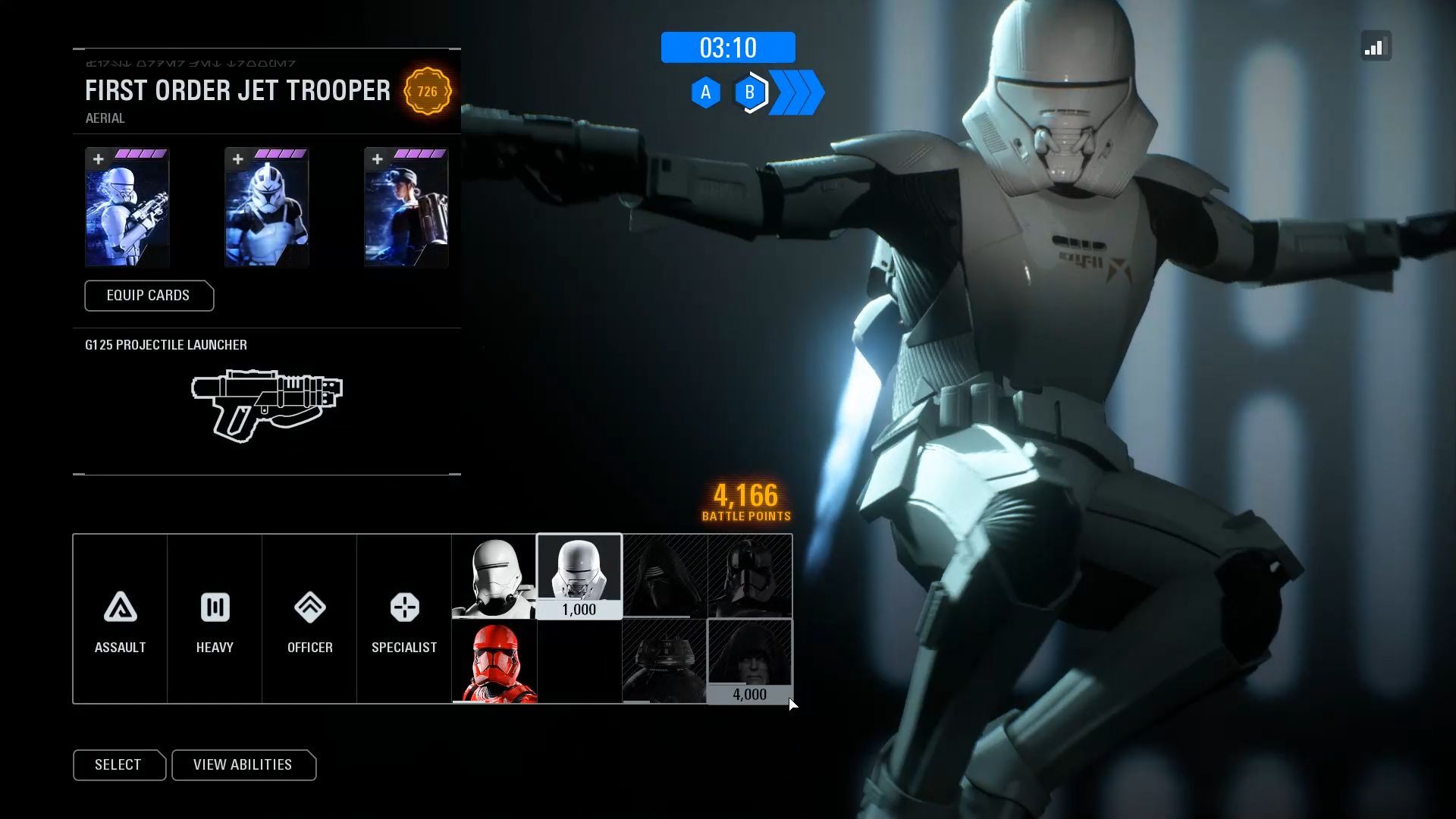Image resolution: width=1456 pixels, height=819 pixels.
Task: Select the black BB-9E droid tile
Action: (664, 661)
